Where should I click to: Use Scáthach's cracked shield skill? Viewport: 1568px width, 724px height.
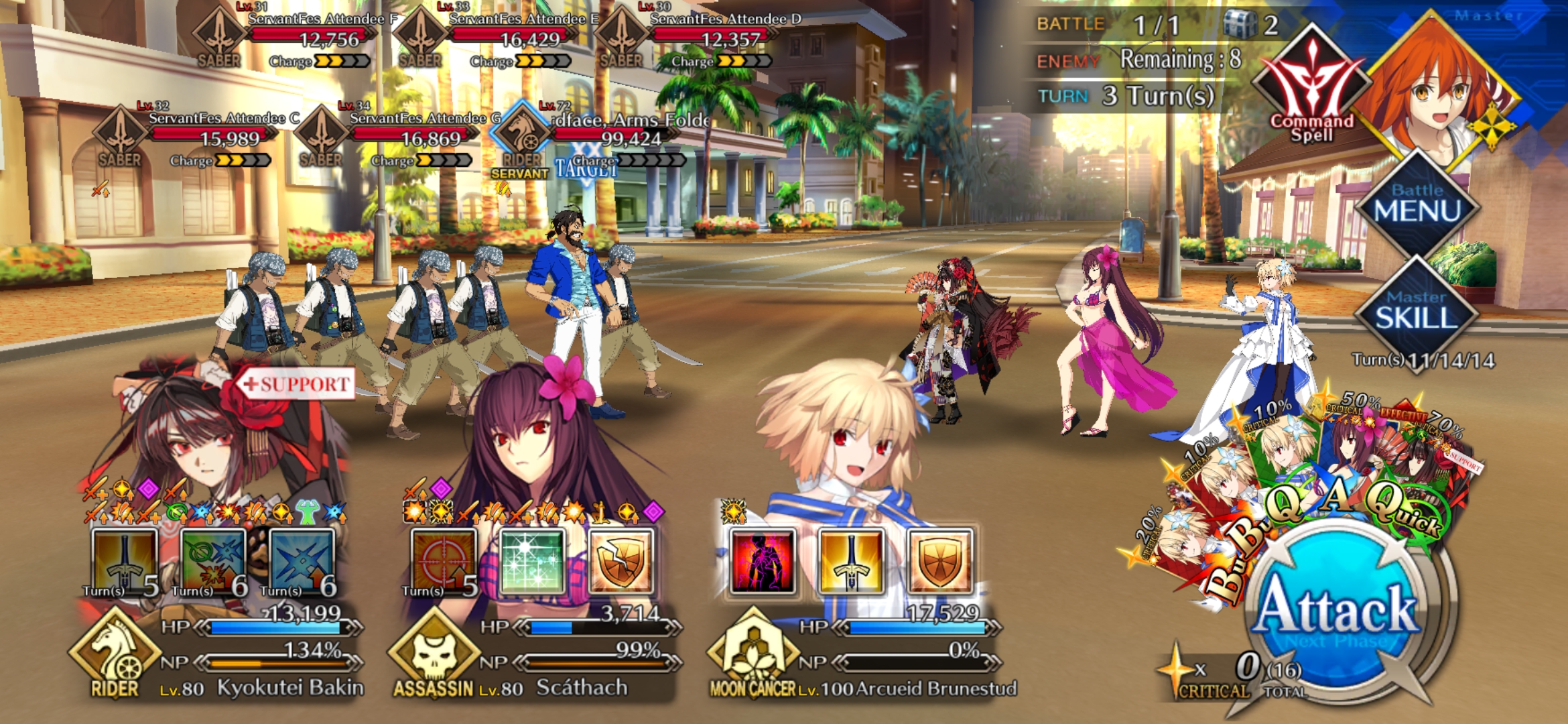(620, 562)
